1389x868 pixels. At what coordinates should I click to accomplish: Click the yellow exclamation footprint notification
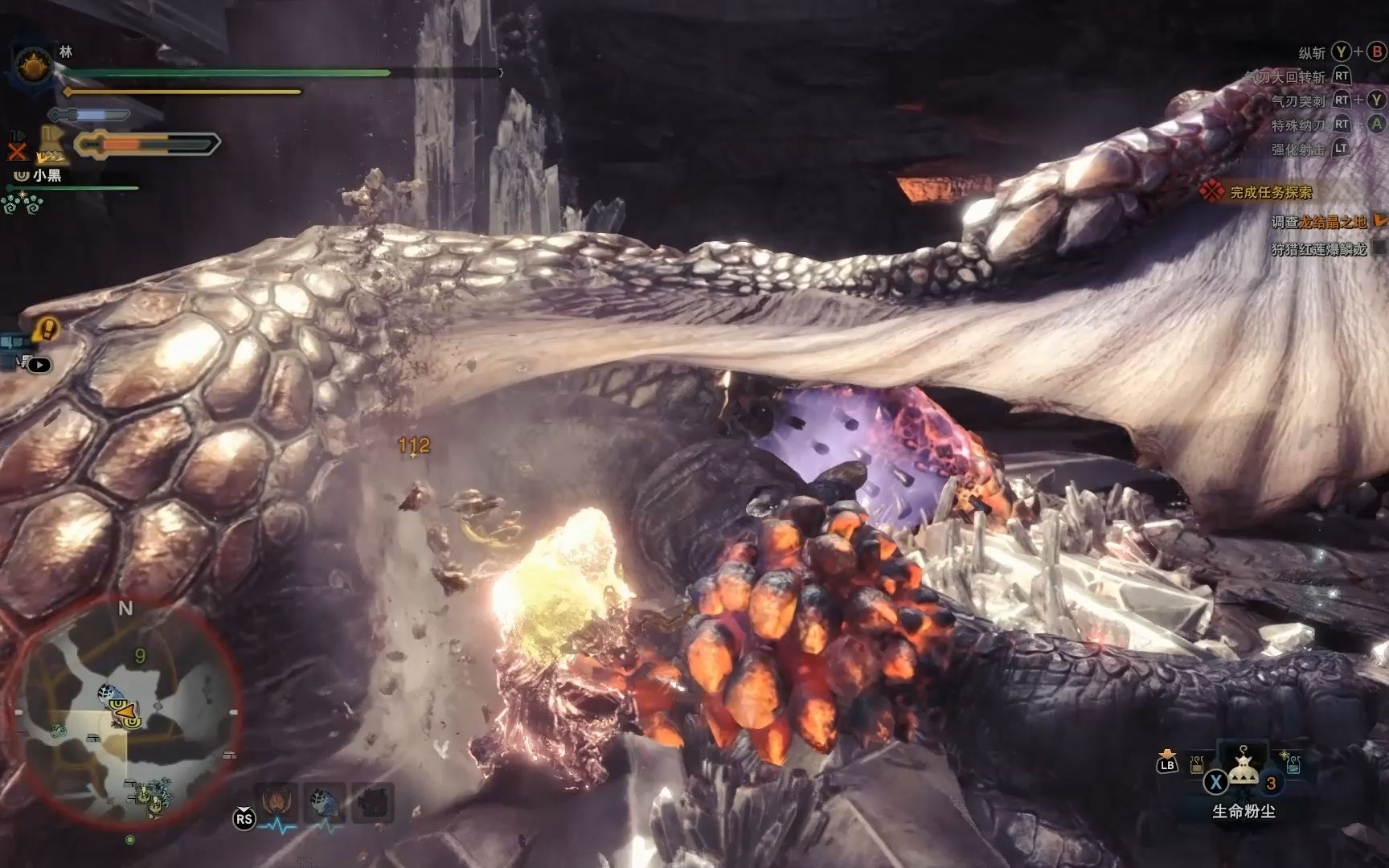pos(47,329)
